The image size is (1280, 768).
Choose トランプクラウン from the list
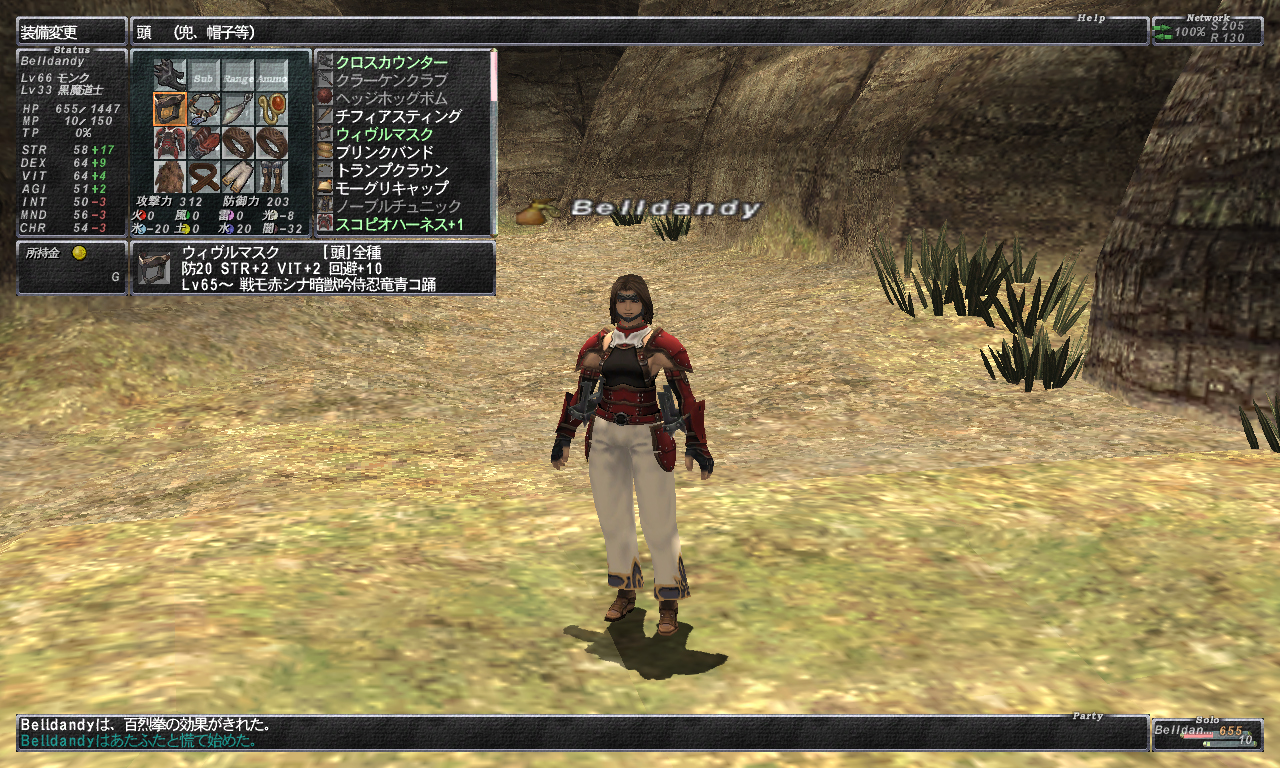[391, 170]
